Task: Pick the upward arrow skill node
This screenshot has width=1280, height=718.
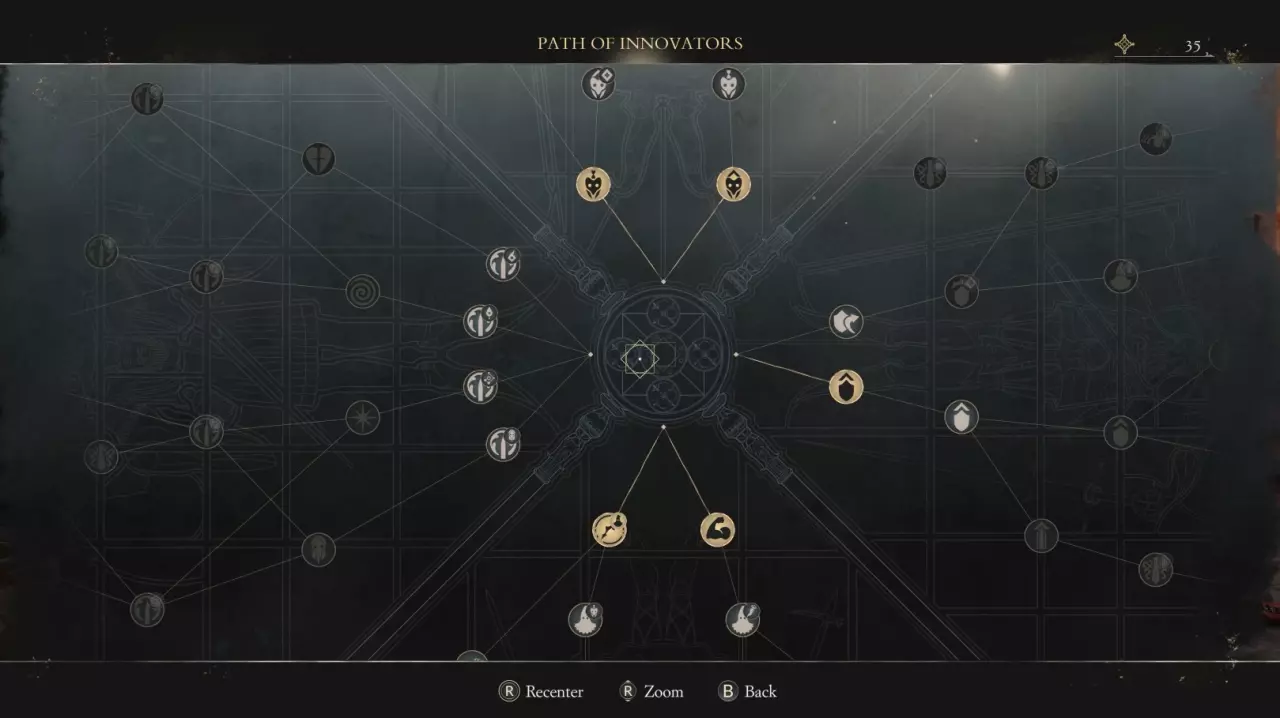Action: point(1041,535)
